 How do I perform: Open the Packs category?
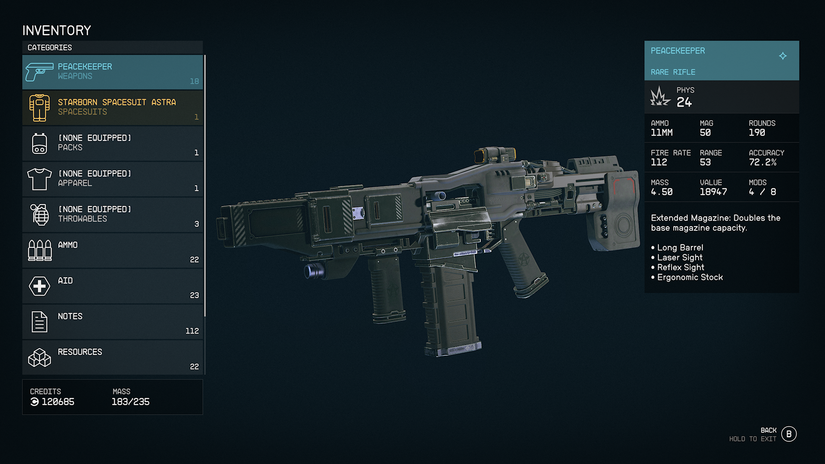pyautogui.click(x=112, y=143)
